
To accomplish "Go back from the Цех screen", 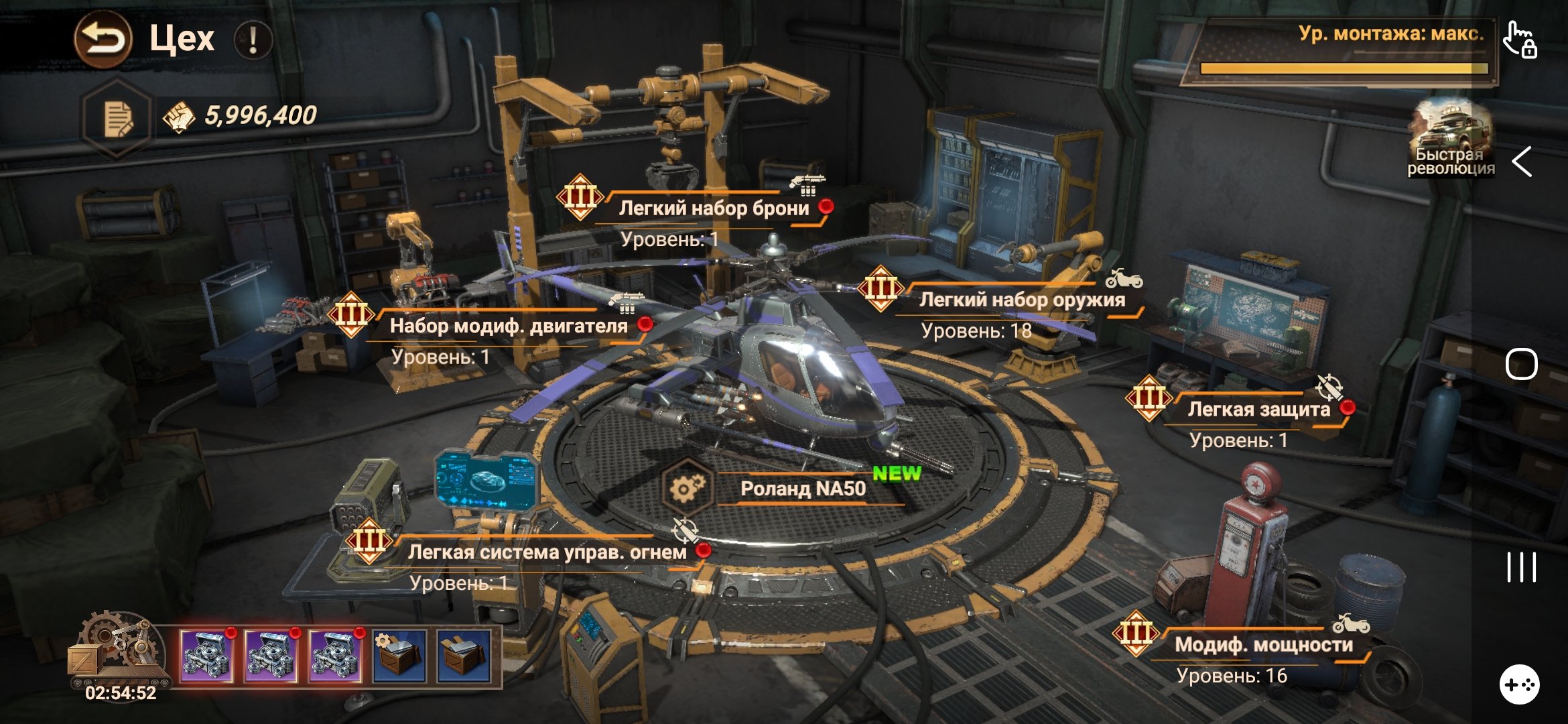I will pos(103,40).
